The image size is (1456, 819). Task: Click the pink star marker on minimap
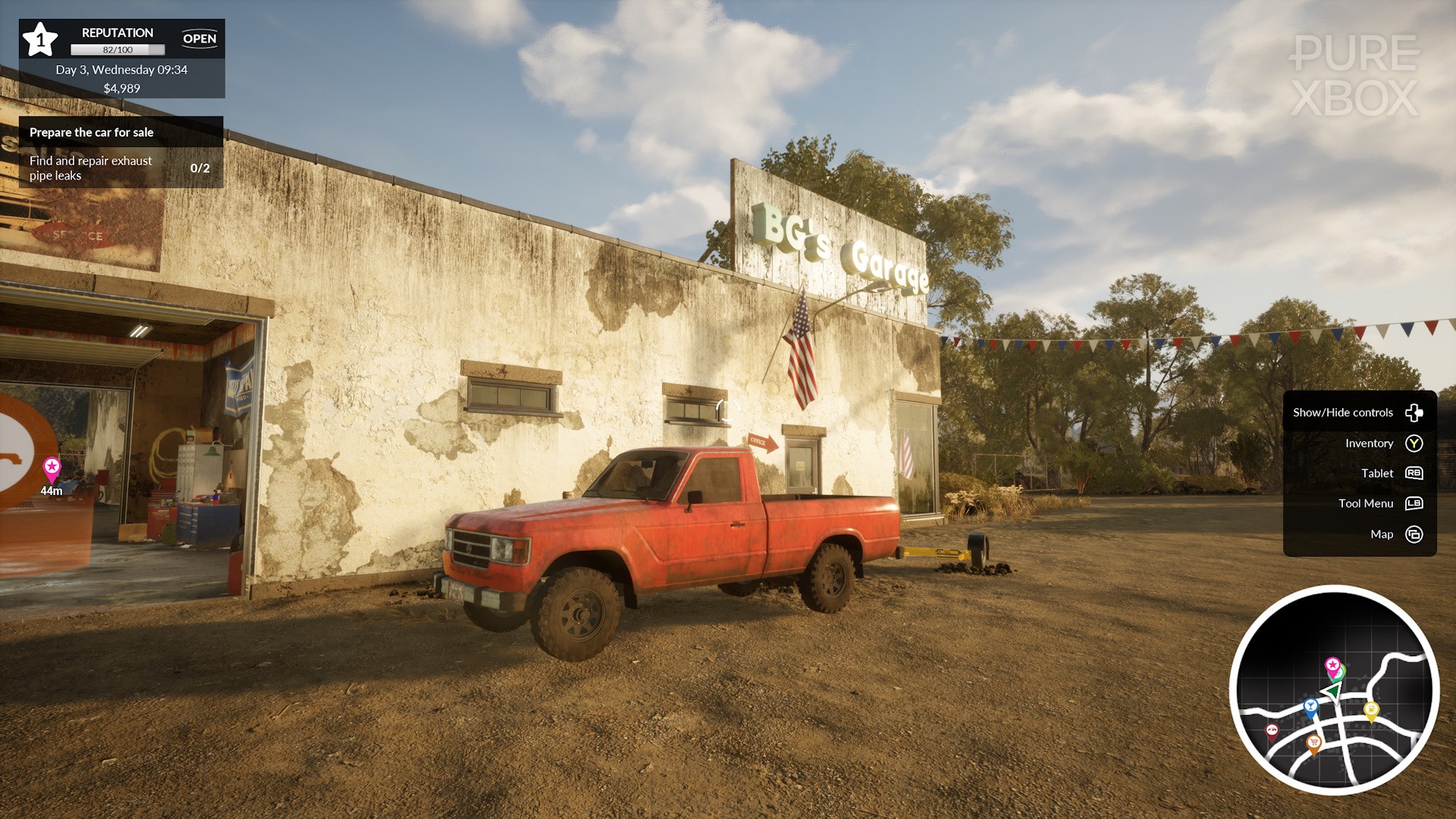click(x=1332, y=665)
